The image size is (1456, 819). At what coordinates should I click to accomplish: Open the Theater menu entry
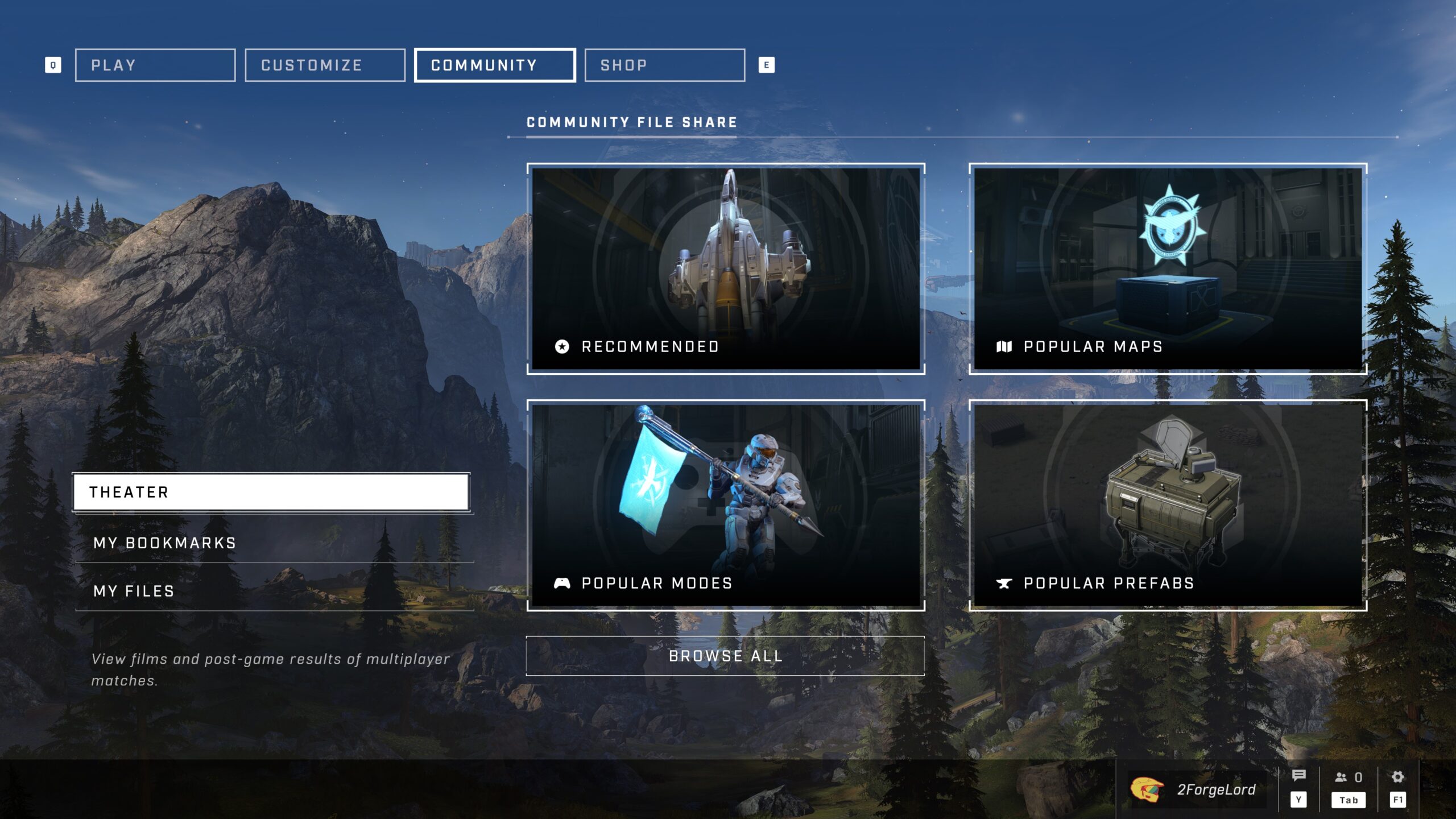[x=271, y=492]
